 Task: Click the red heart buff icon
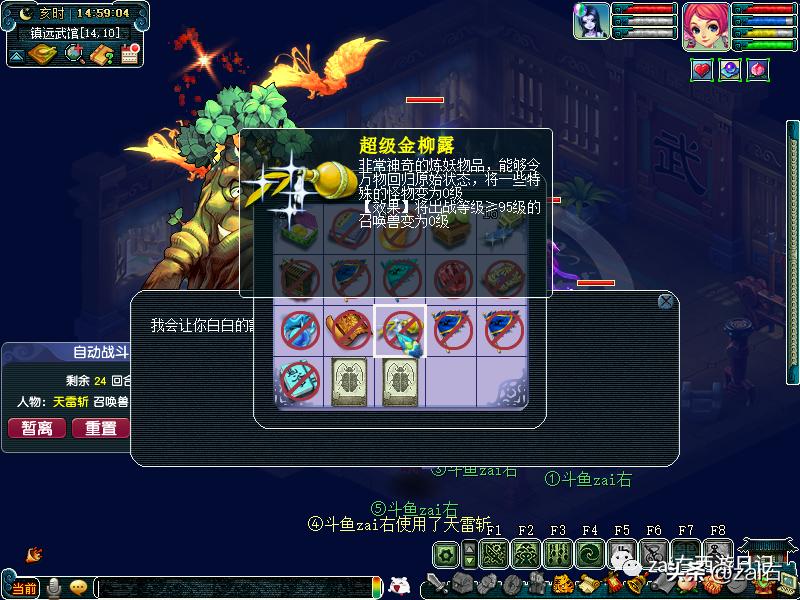702,71
